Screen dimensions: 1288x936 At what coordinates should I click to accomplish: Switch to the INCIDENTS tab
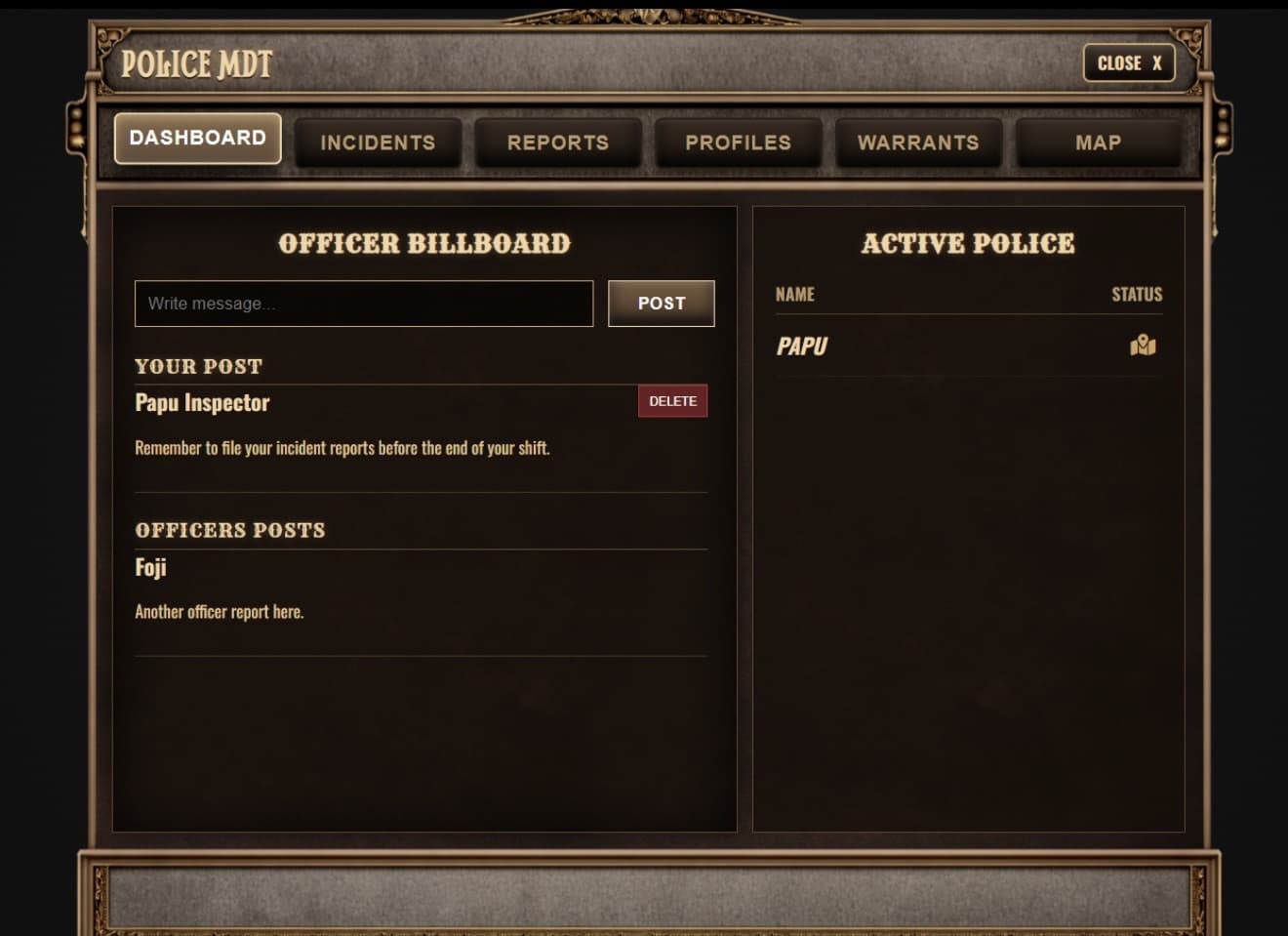click(x=378, y=142)
